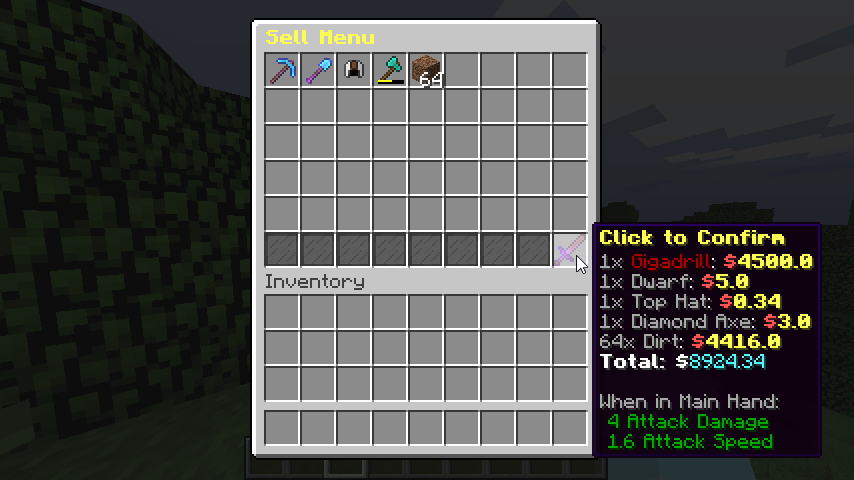The height and width of the screenshot is (480, 854).
Task: Select the Diamond Axe slot
Action: 391,71
